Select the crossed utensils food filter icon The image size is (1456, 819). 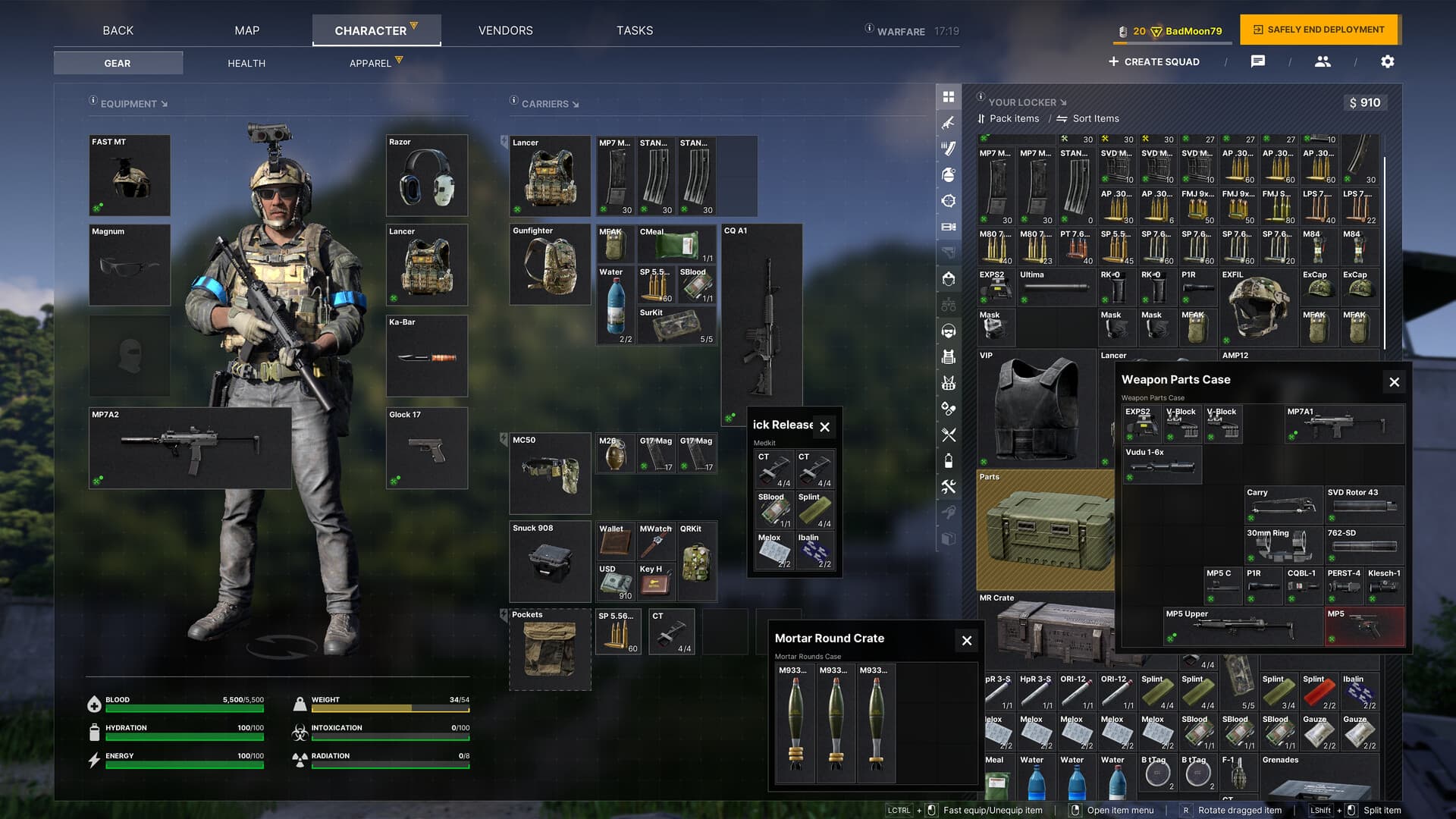[949, 435]
